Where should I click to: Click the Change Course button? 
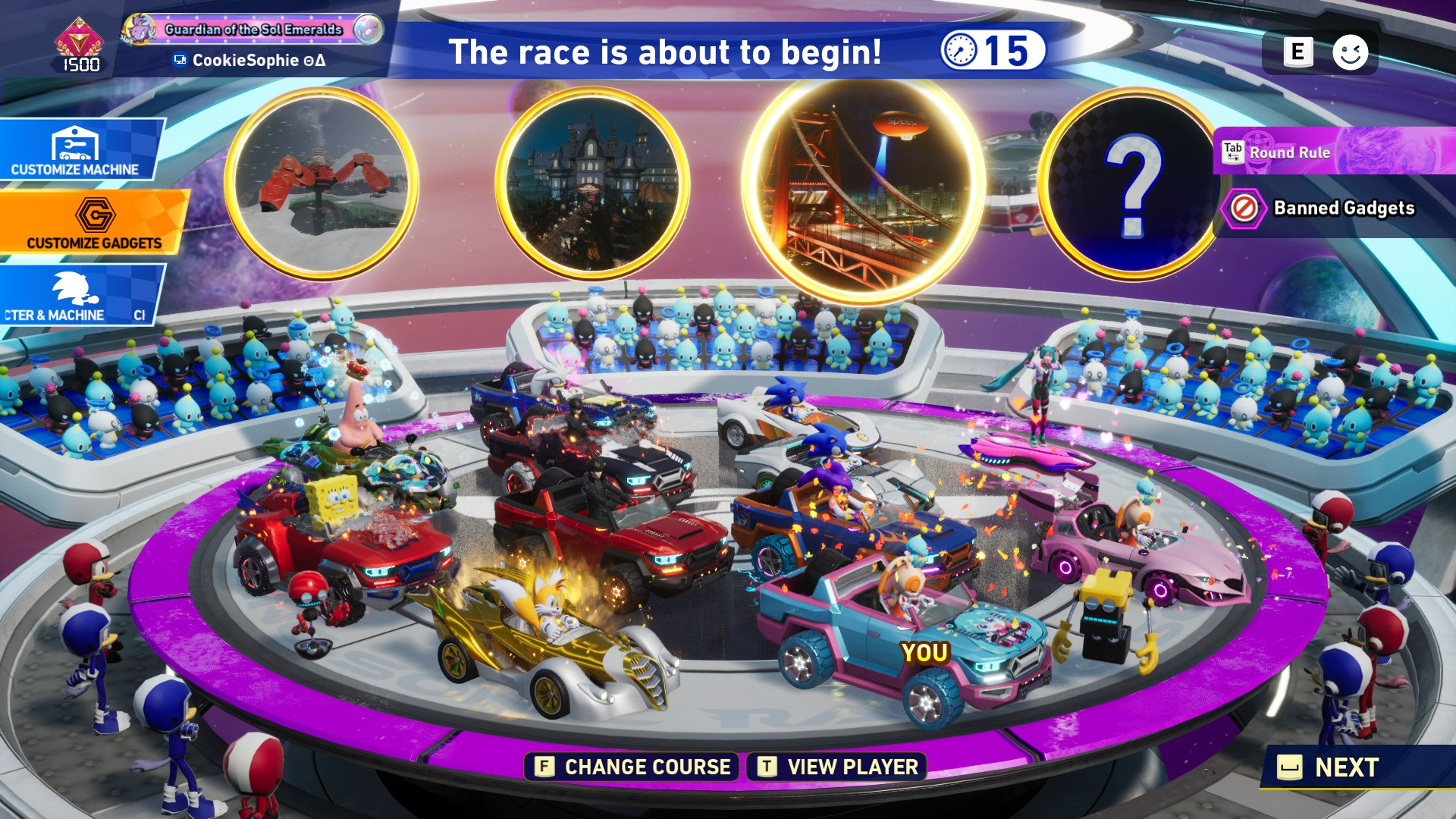click(632, 767)
